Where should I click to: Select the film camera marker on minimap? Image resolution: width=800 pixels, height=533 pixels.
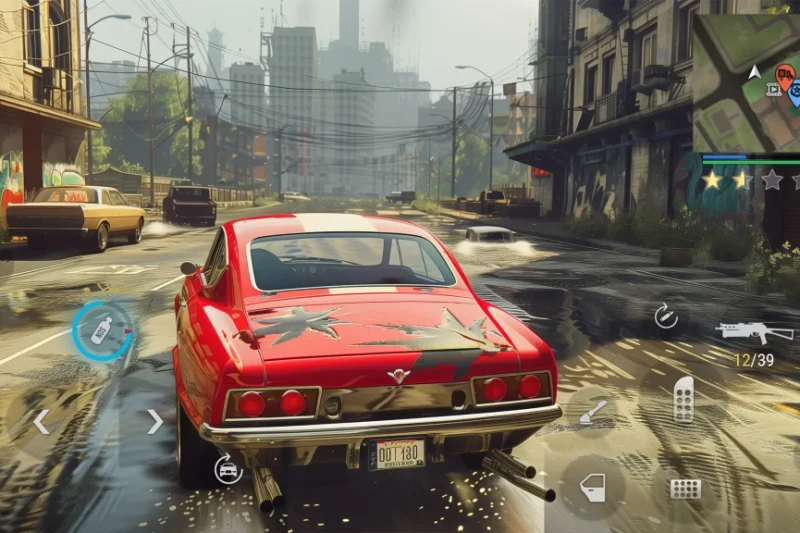point(773,89)
